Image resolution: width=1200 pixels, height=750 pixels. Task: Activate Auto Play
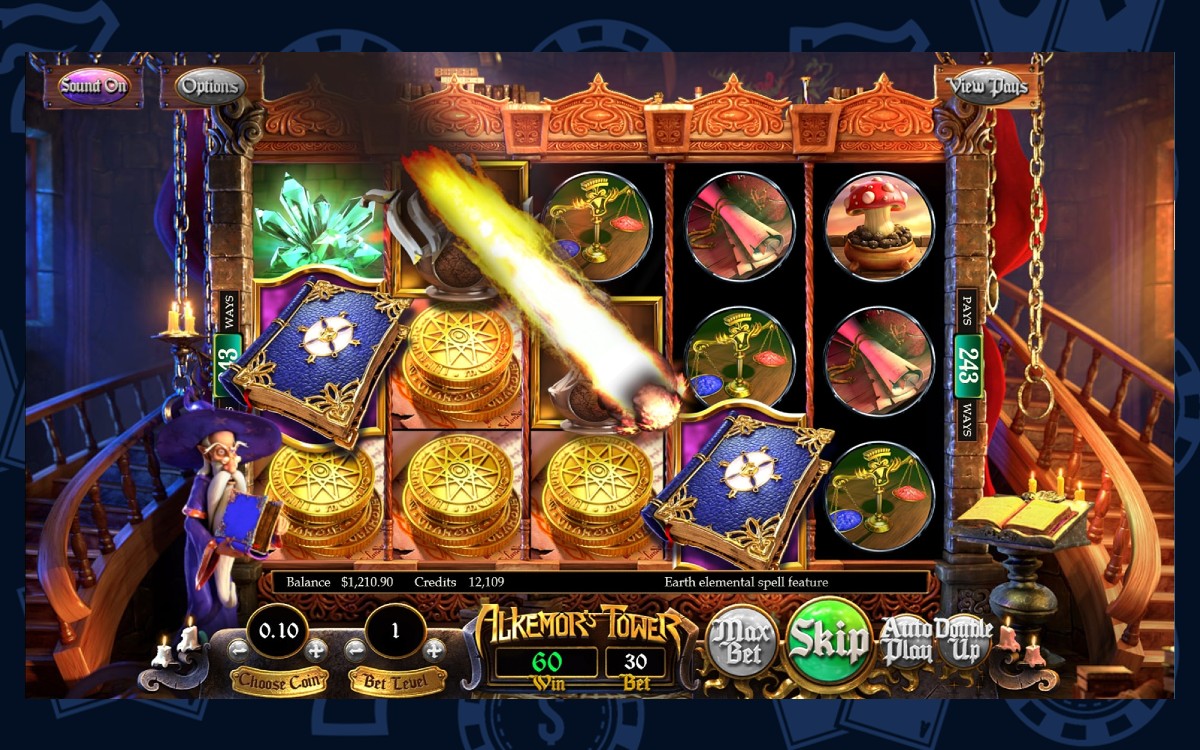[906, 641]
